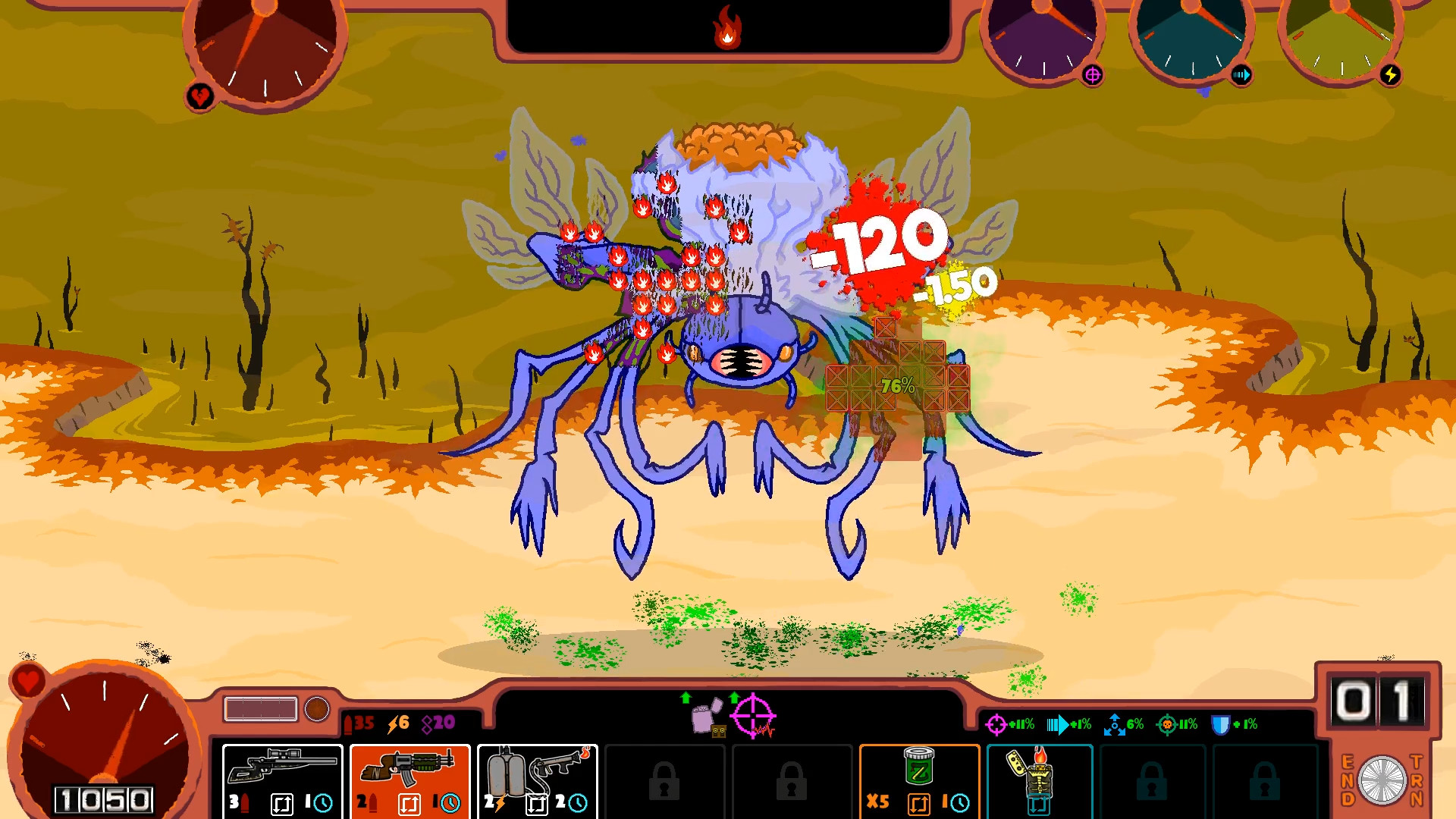The height and width of the screenshot is (819, 1456).
Task: Click the blue shield stat icon
Action: tap(1222, 724)
